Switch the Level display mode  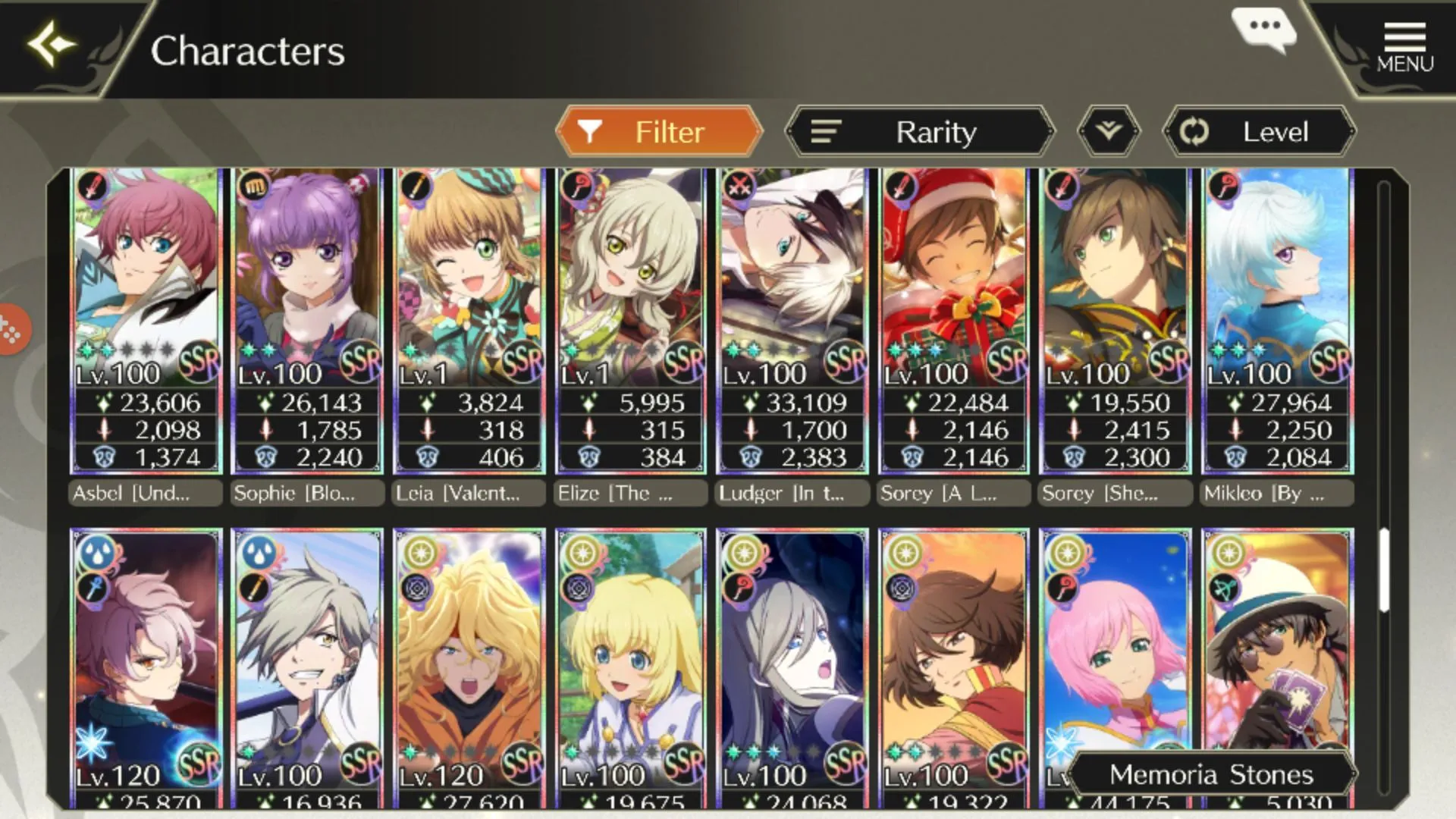[x=1260, y=132]
